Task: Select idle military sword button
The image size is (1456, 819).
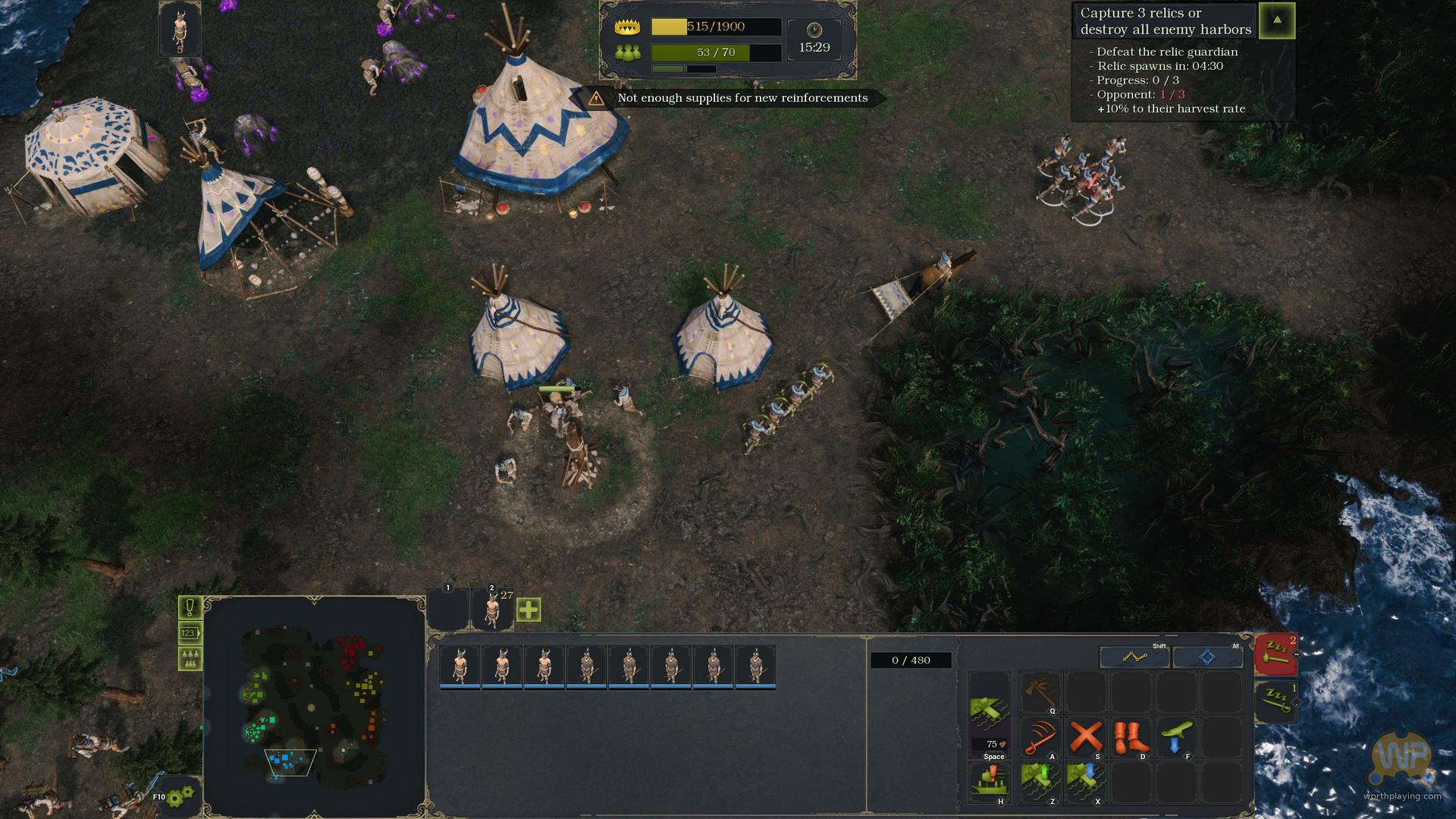Action: (x=1276, y=701)
